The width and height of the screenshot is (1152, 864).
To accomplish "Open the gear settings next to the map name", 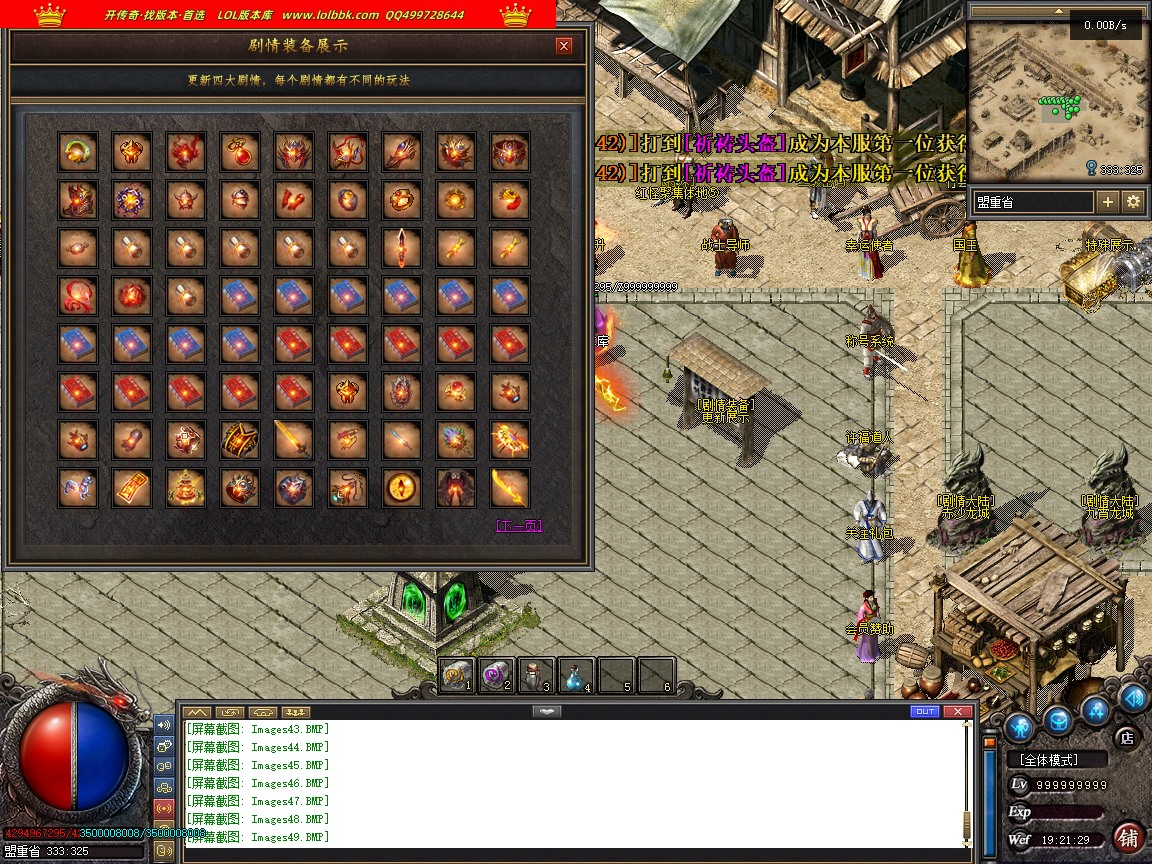I will pos(1133,202).
